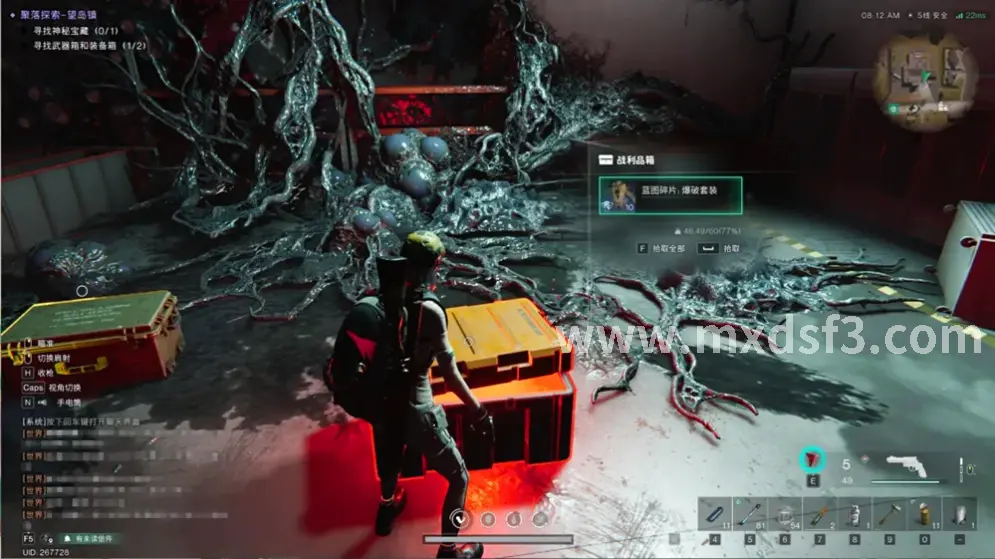Select the yellow canister hotbar slot

coord(924,516)
